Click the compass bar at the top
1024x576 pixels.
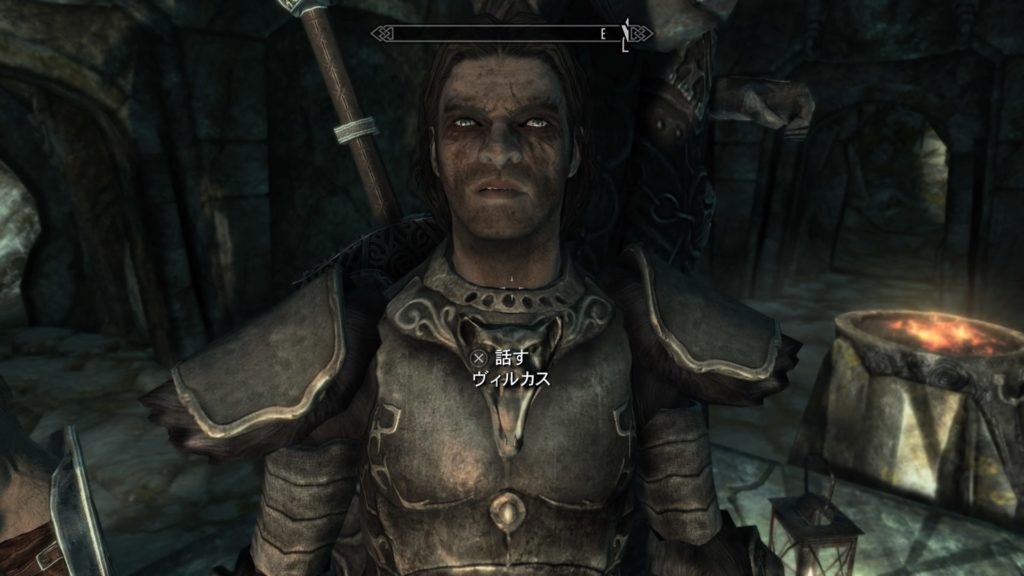click(x=512, y=34)
